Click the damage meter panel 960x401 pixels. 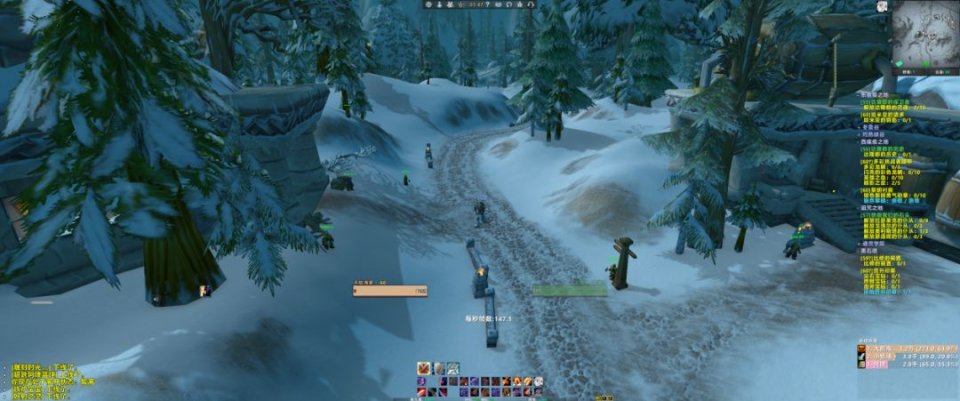906,356
